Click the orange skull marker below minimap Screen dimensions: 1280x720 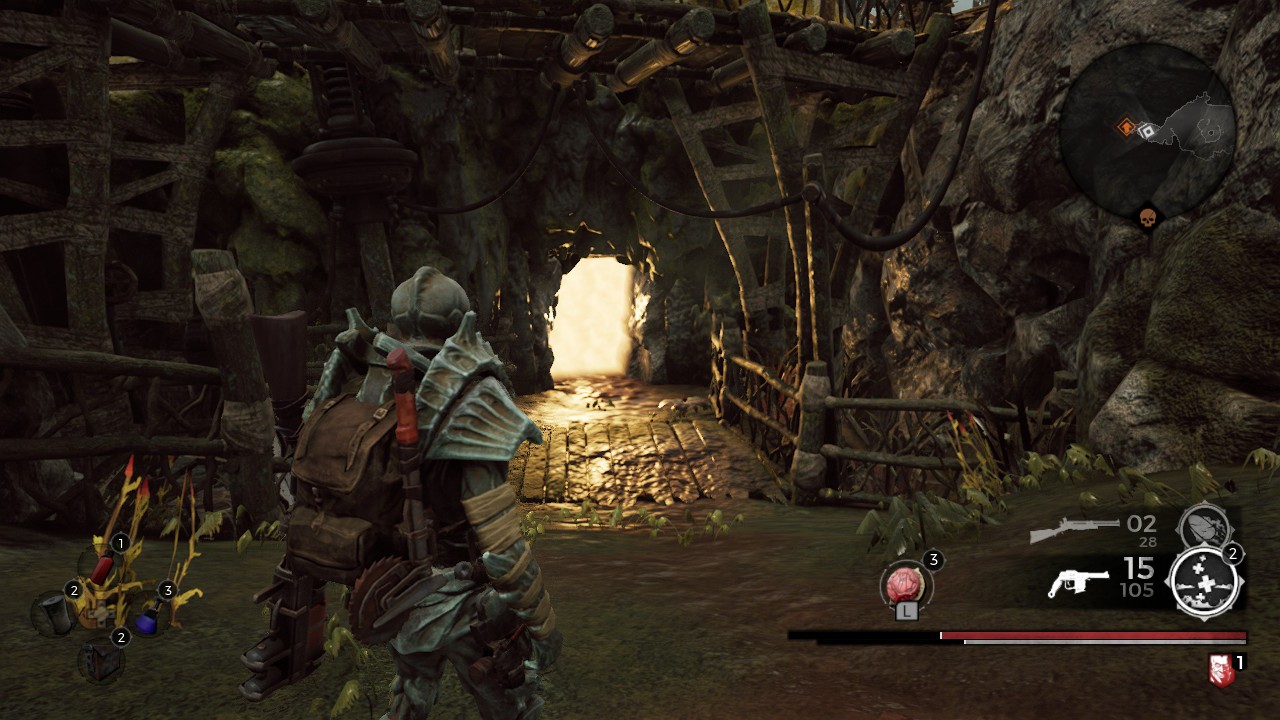1146,216
